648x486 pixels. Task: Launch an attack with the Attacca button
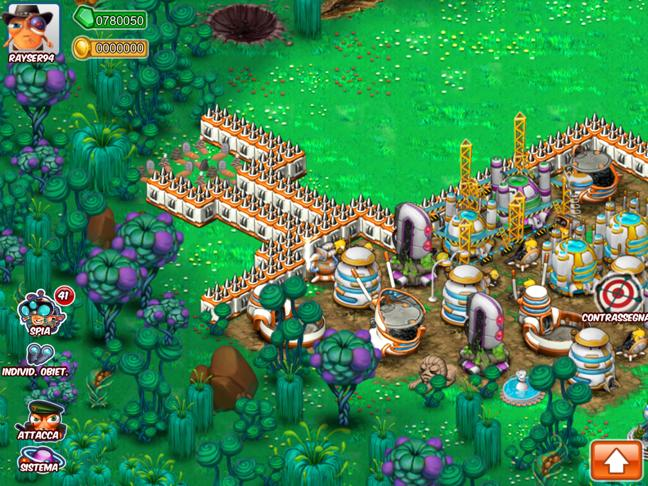click(40, 415)
